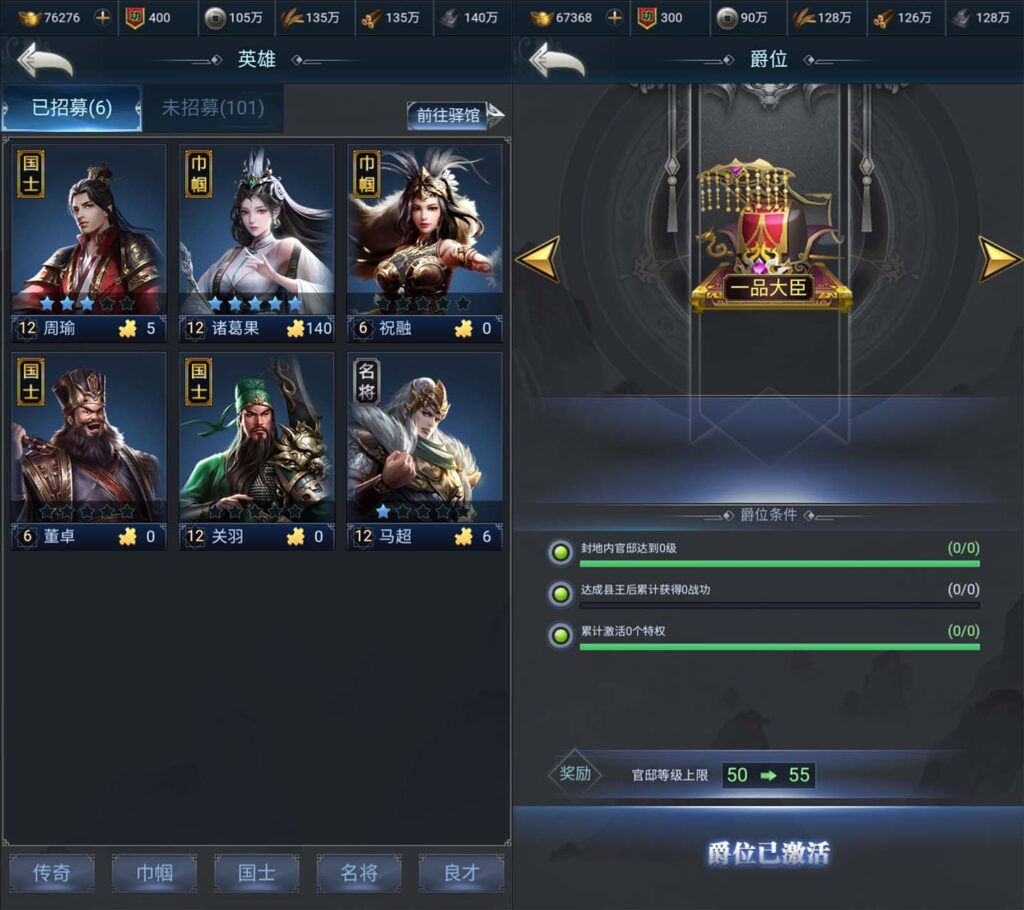
Task: Switch to the 未招募(101) tab
Action: (212, 108)
